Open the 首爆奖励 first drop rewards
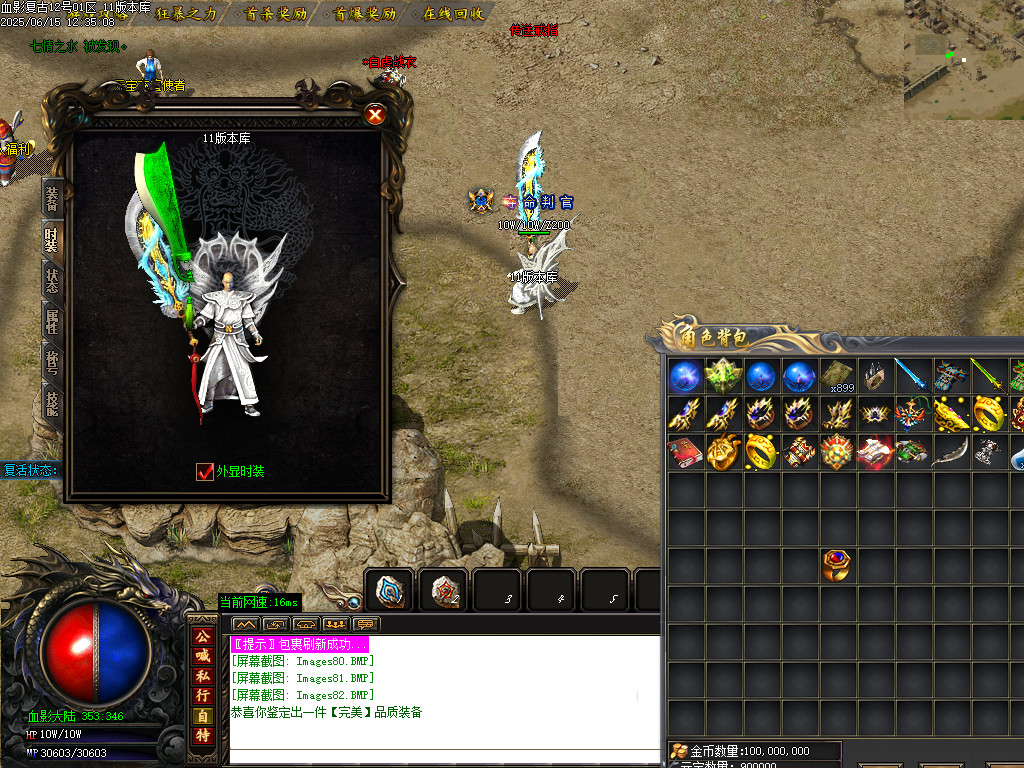The width and height of the screenshot is (1024, 768). click(365, 14)
